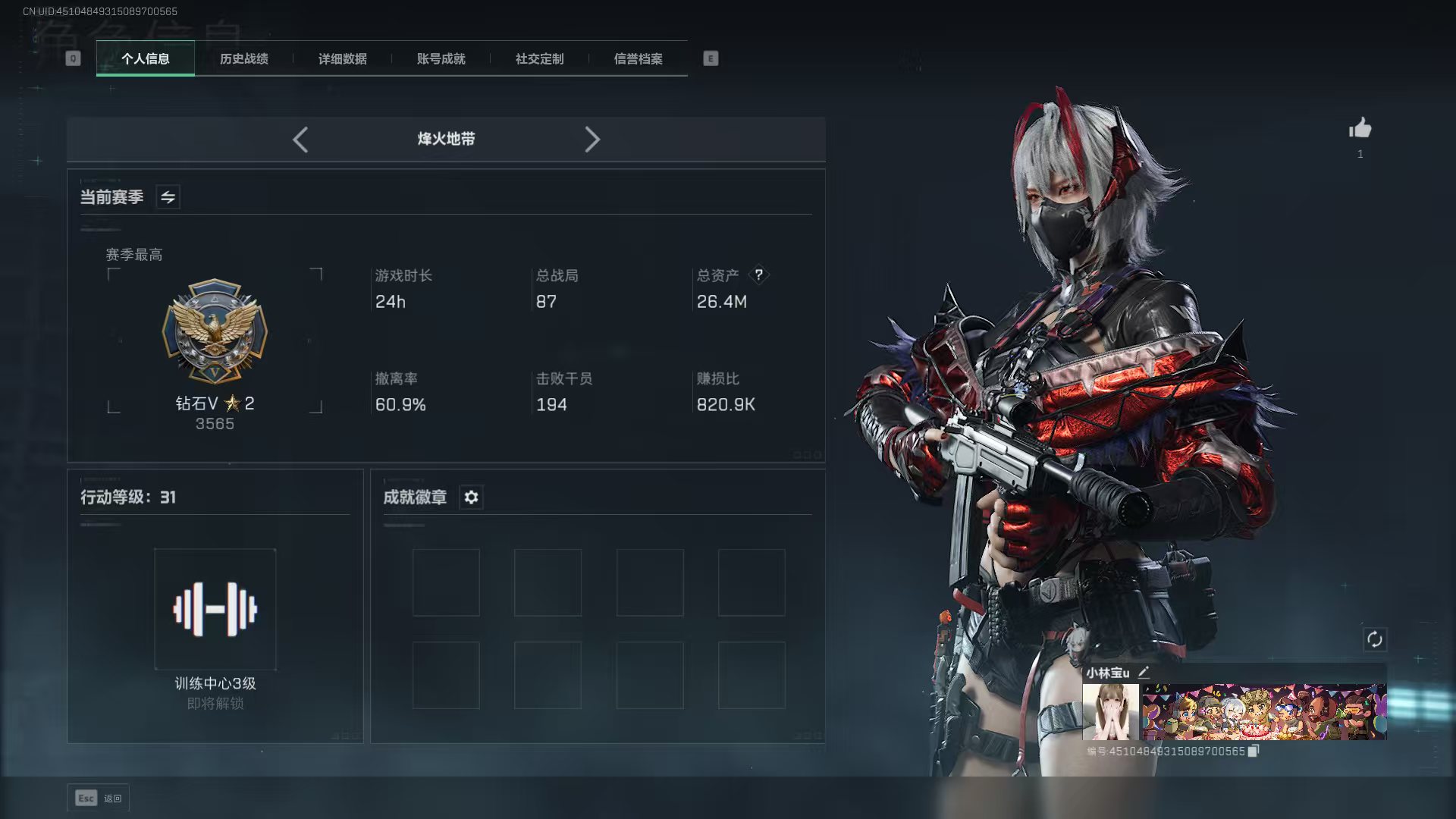Screen dimensions: 1456x819
Task: Copy UID using the copy icon beside 编号
Action: click(1252, 749)
